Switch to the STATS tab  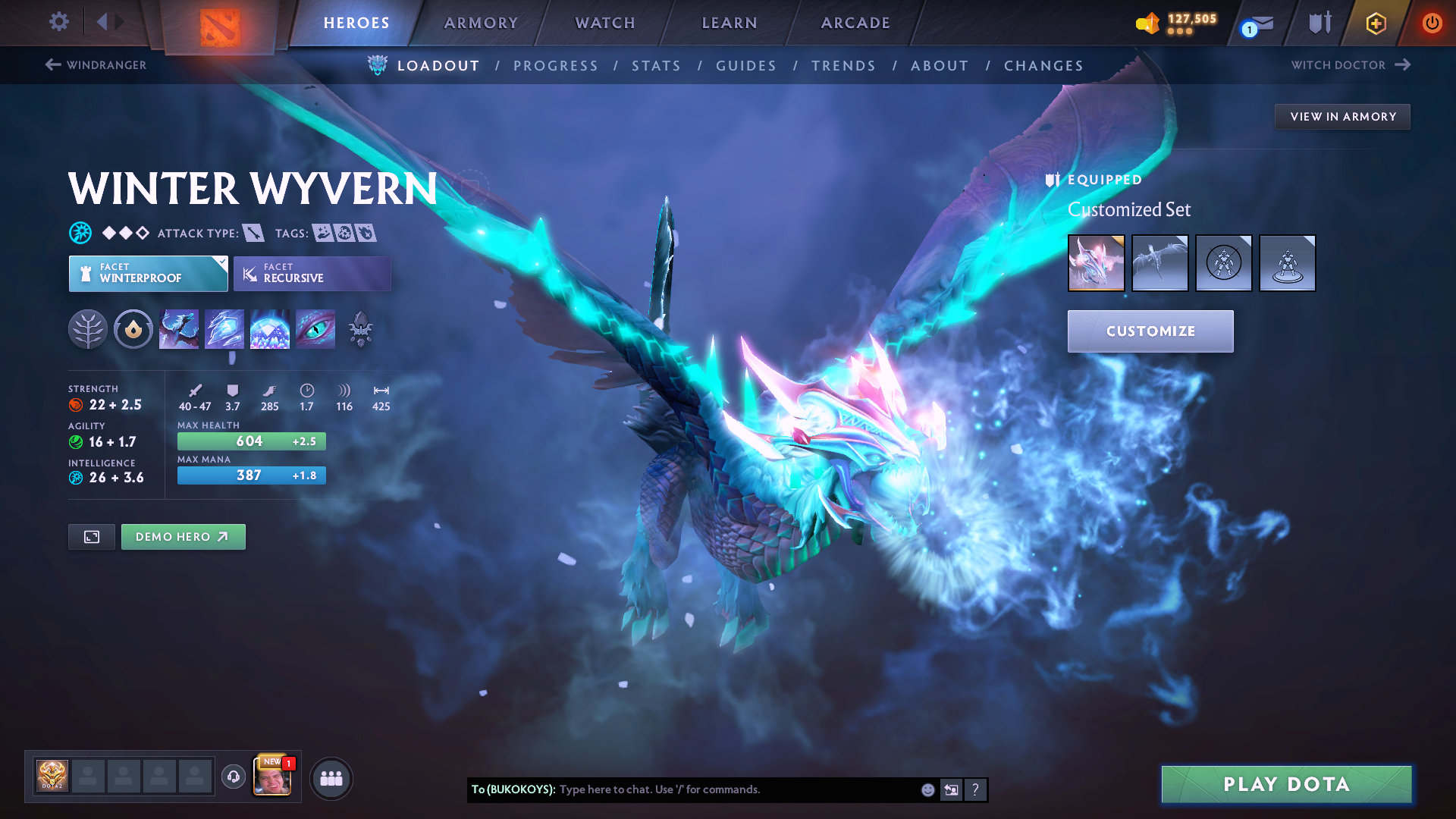(656, 65)
